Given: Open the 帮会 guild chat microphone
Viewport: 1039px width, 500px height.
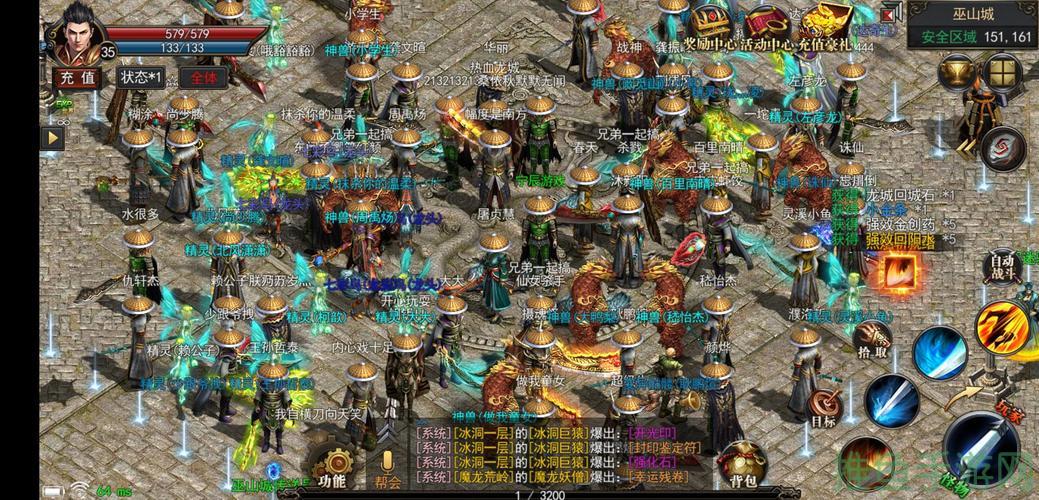Looking at the screenshot, I should tap(387, 467).
